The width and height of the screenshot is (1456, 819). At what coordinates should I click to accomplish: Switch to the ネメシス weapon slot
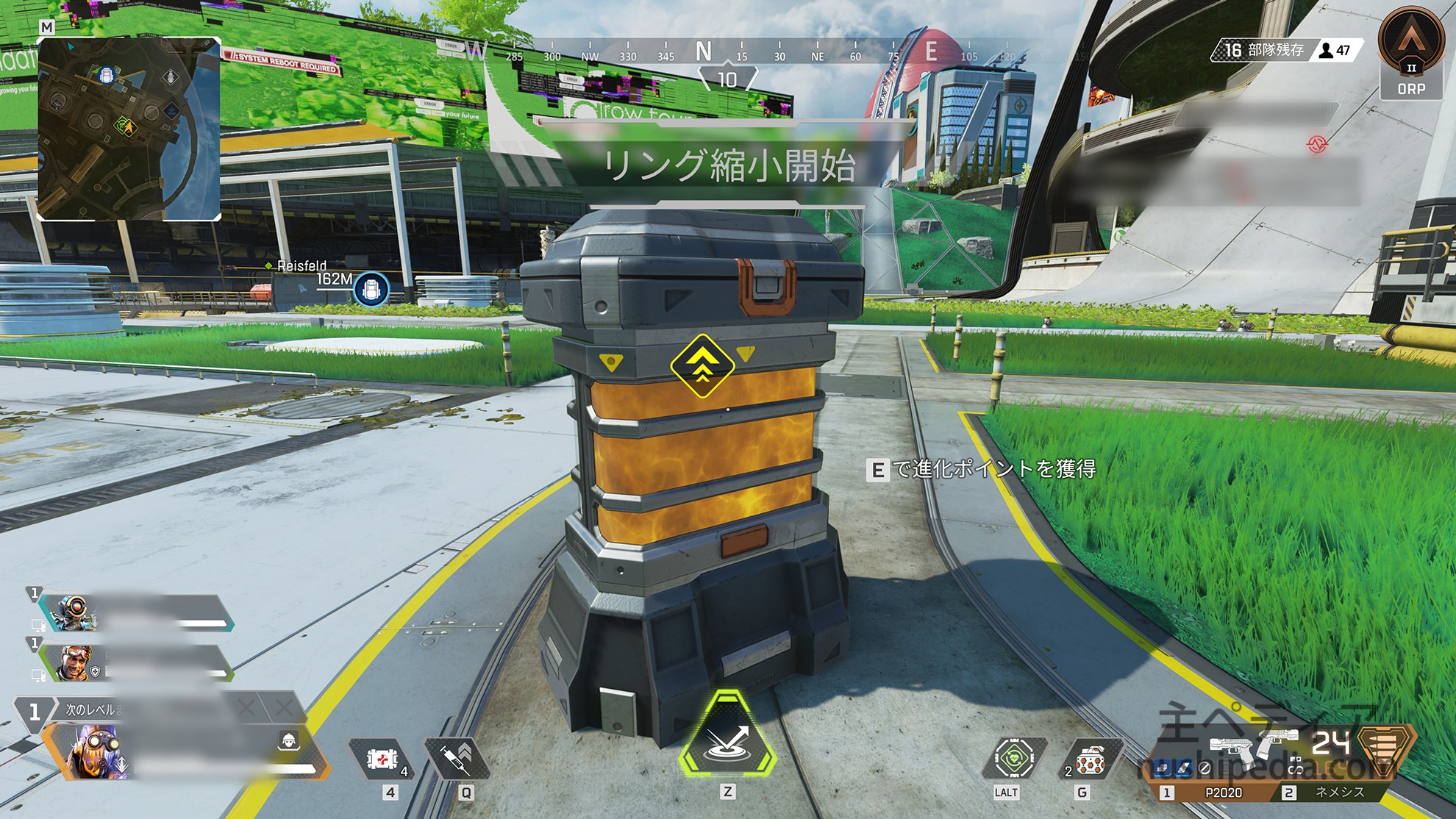click(x=1338, y=793)
